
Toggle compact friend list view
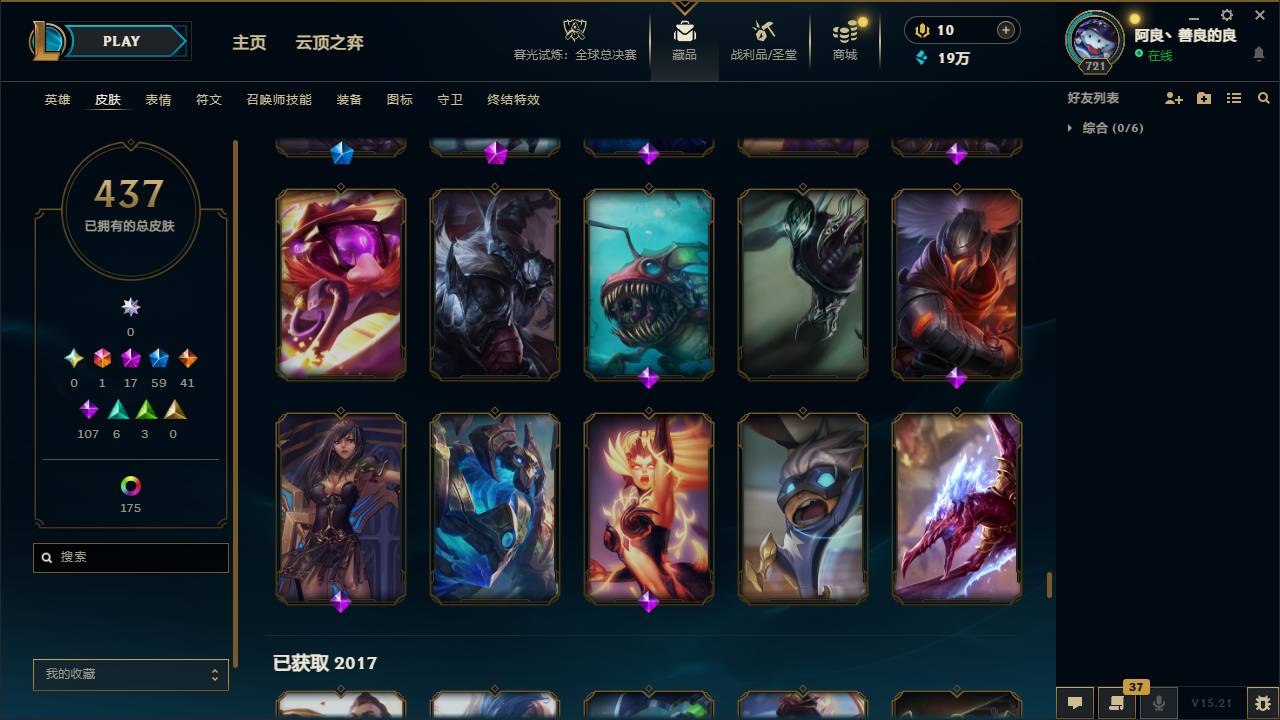(x=1233, y=97)
